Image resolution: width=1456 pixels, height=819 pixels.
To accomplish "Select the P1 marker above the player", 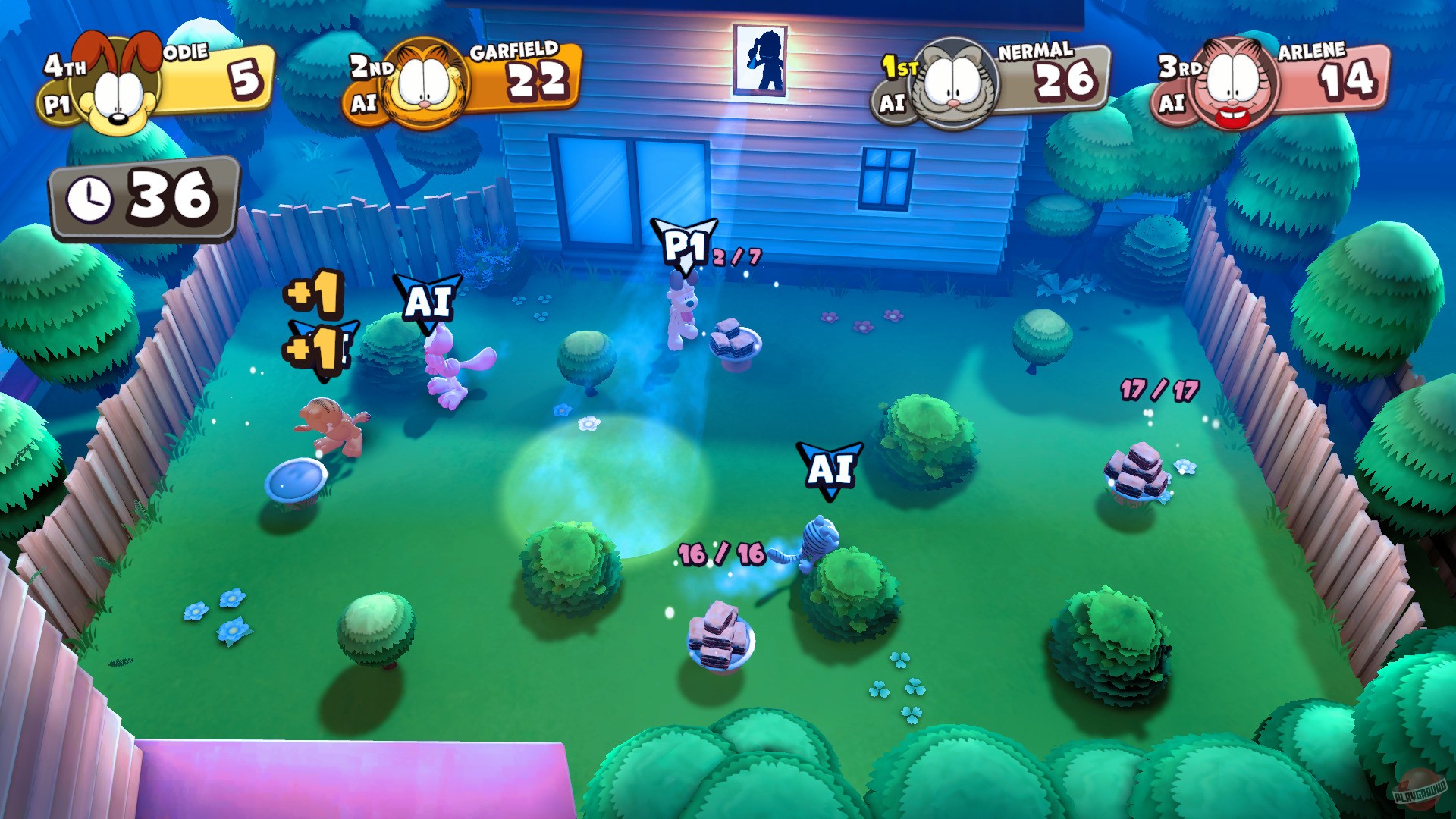I will tap(683, 243).
